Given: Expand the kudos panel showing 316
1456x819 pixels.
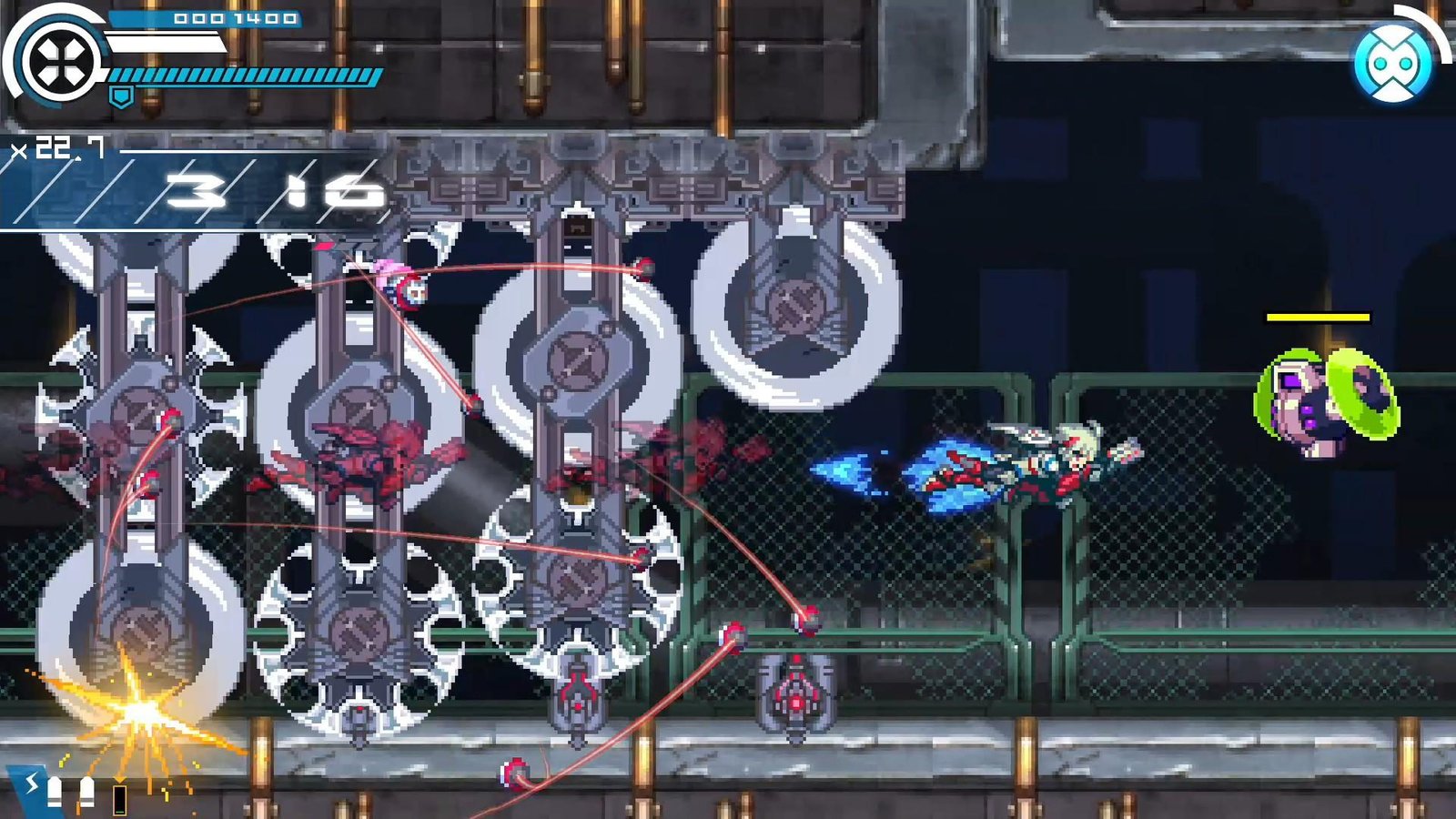Looking at the screenshot, I should coord(273,191).
